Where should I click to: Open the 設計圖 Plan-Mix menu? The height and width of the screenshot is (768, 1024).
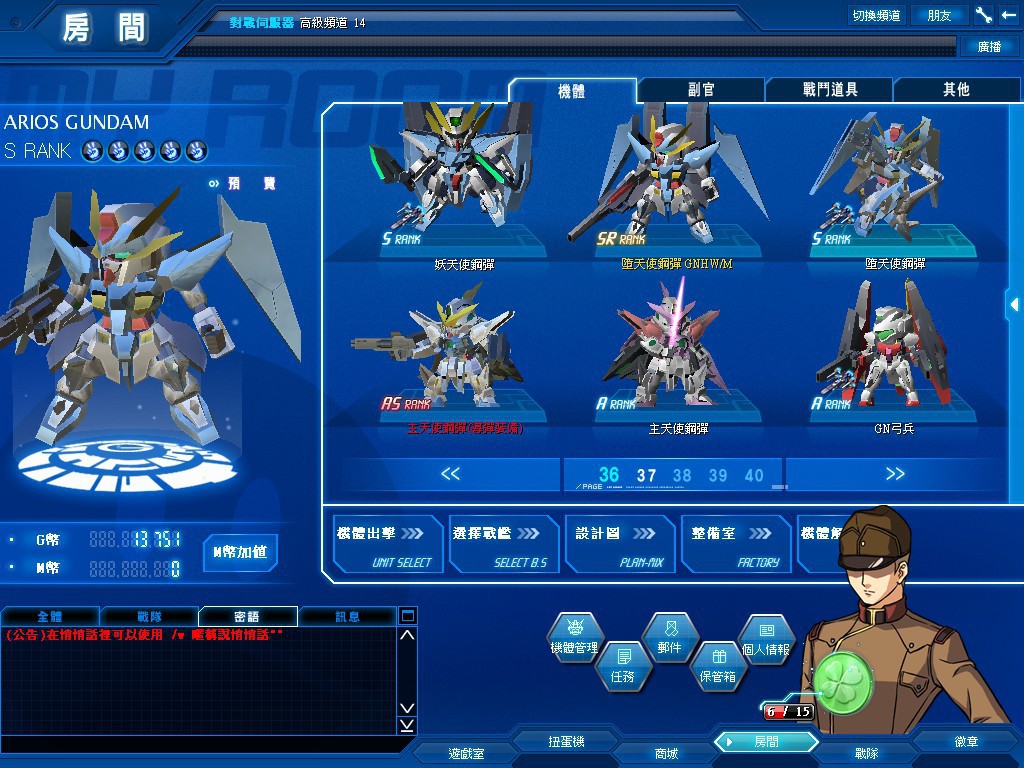point(621,545)
